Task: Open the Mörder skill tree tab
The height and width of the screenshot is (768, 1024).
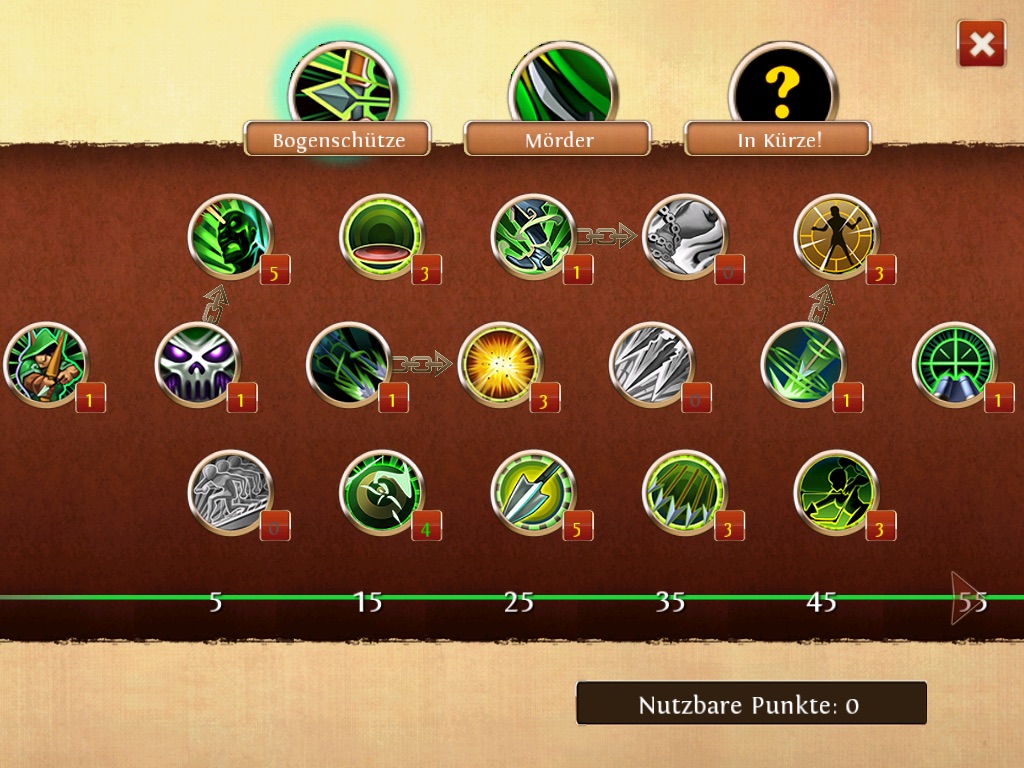Action: (x=558, y=139)
